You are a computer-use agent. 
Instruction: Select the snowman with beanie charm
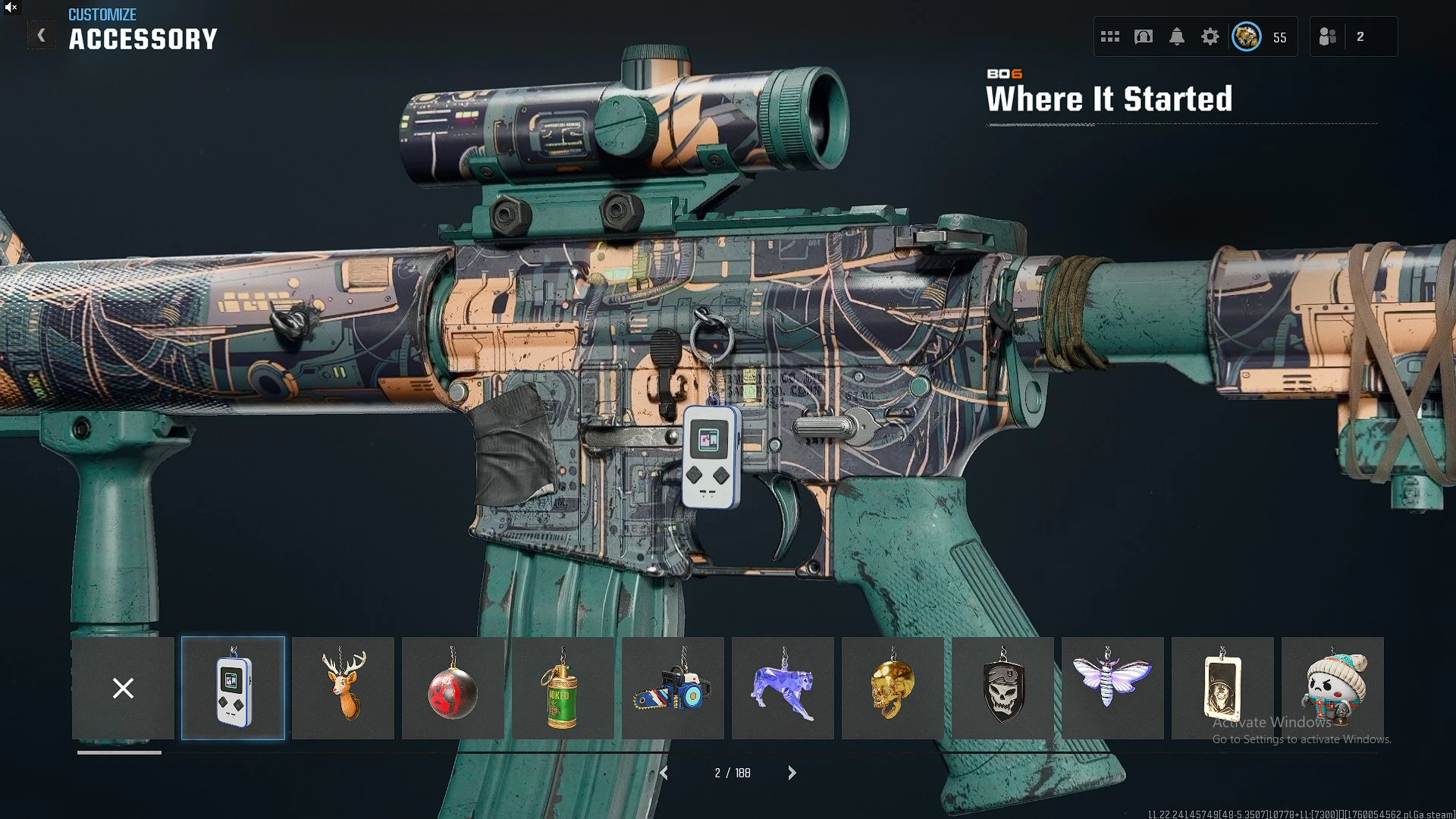pos(1332,688)
